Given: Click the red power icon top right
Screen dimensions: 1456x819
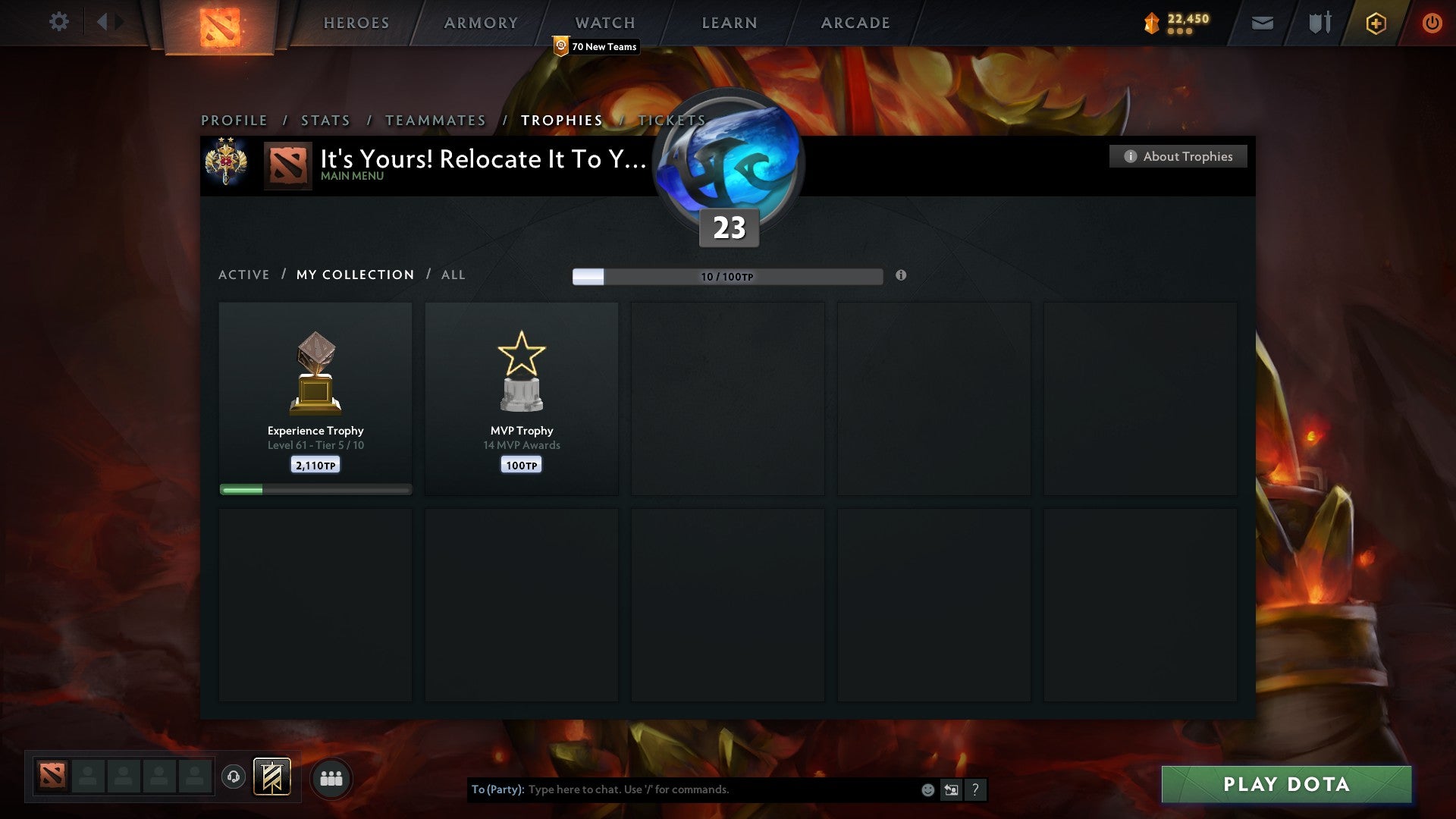Looking at the screenshot, I should point(1432,23).
